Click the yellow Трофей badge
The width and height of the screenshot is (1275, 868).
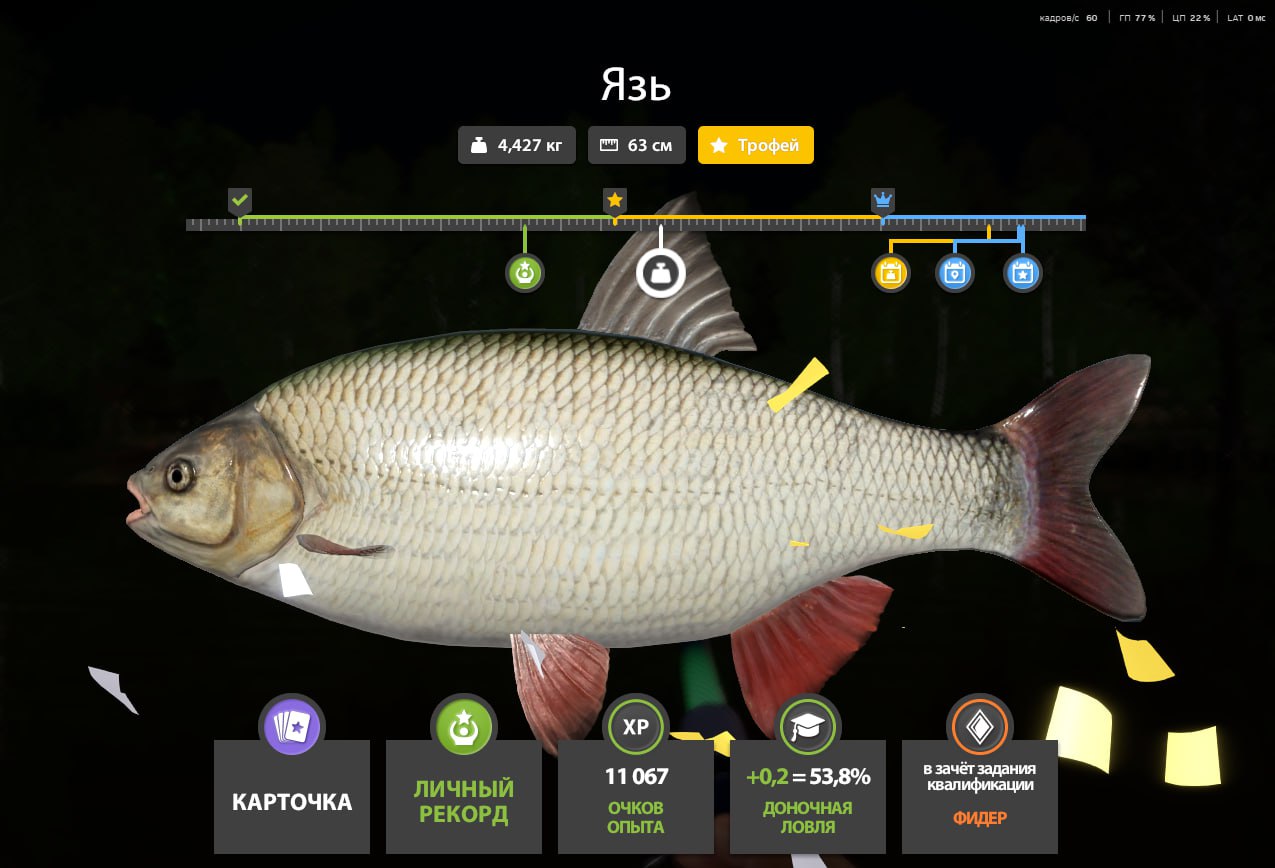click(x=755, y=145)
